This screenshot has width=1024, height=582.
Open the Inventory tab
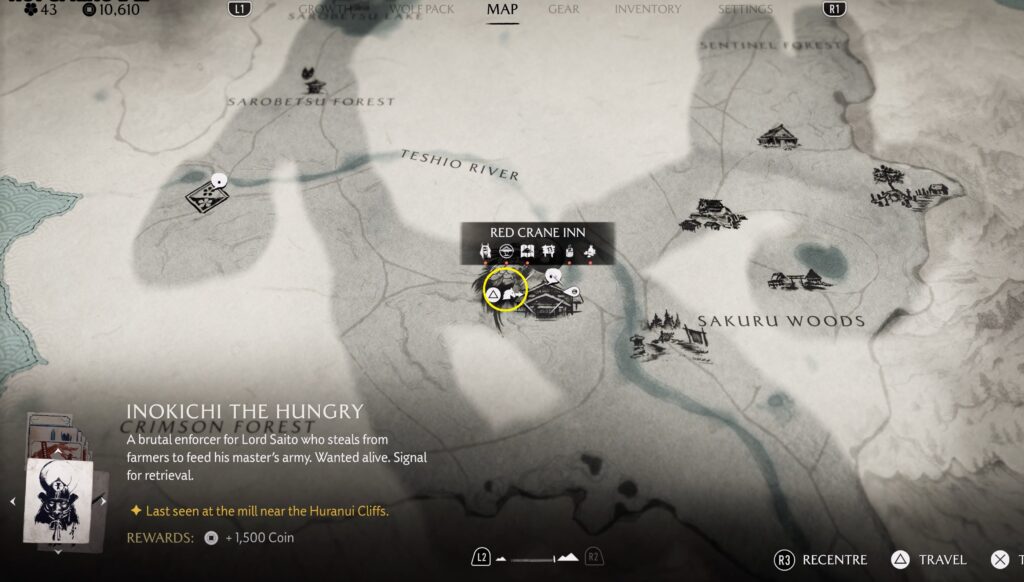click(x=648, y=10)
